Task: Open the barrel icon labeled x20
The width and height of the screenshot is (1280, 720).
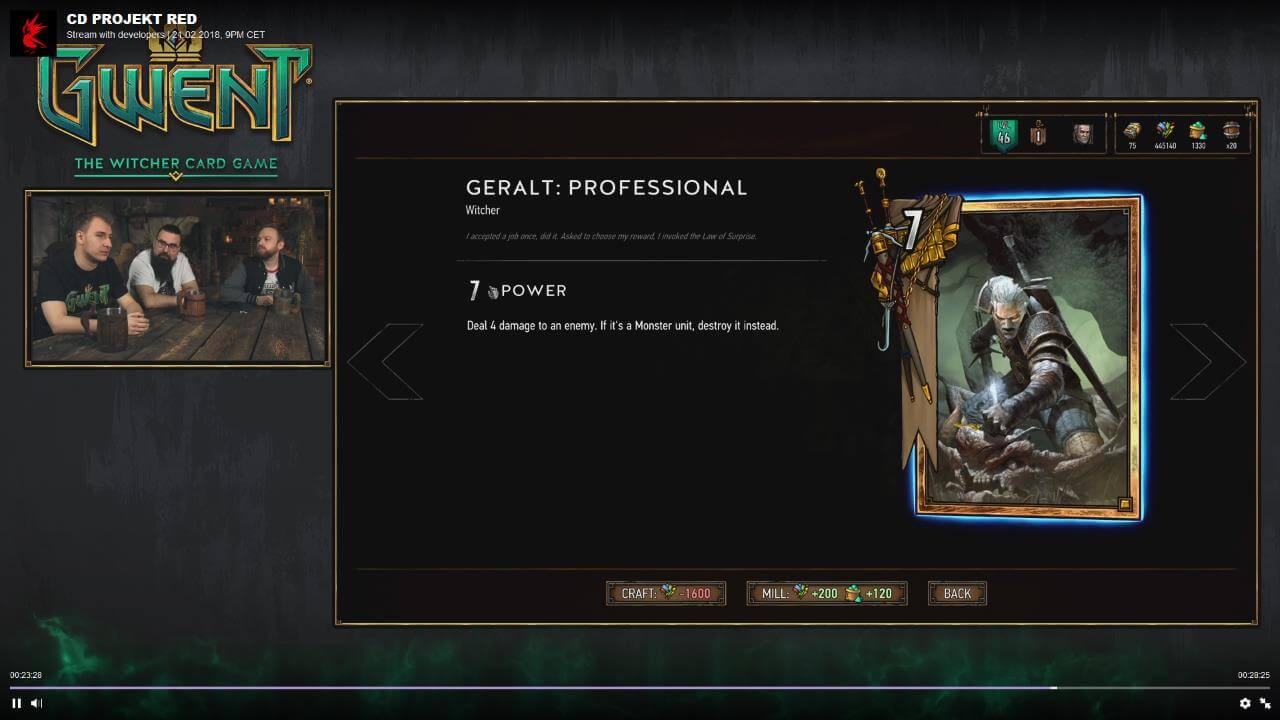Action: point(1231,131)
